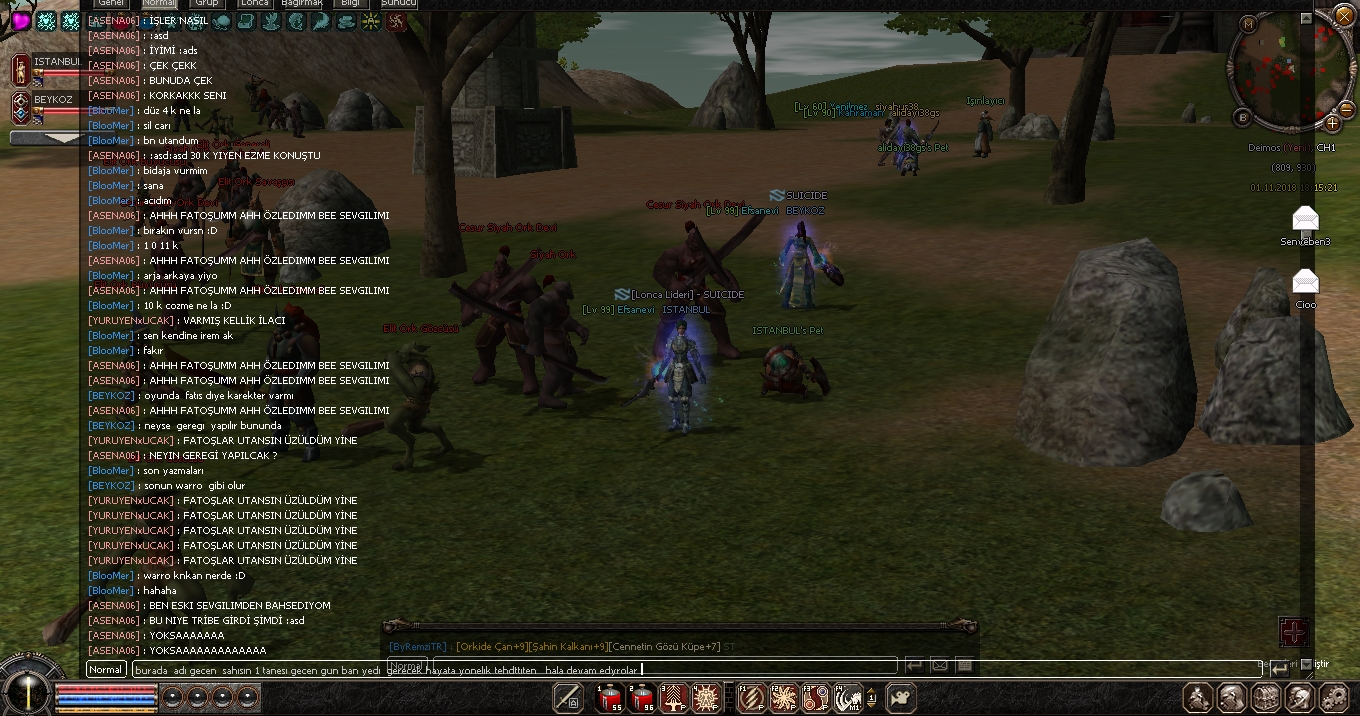Zoom in the minimap with plus button
The image size is (1360, 716).
click(1332, 123)
